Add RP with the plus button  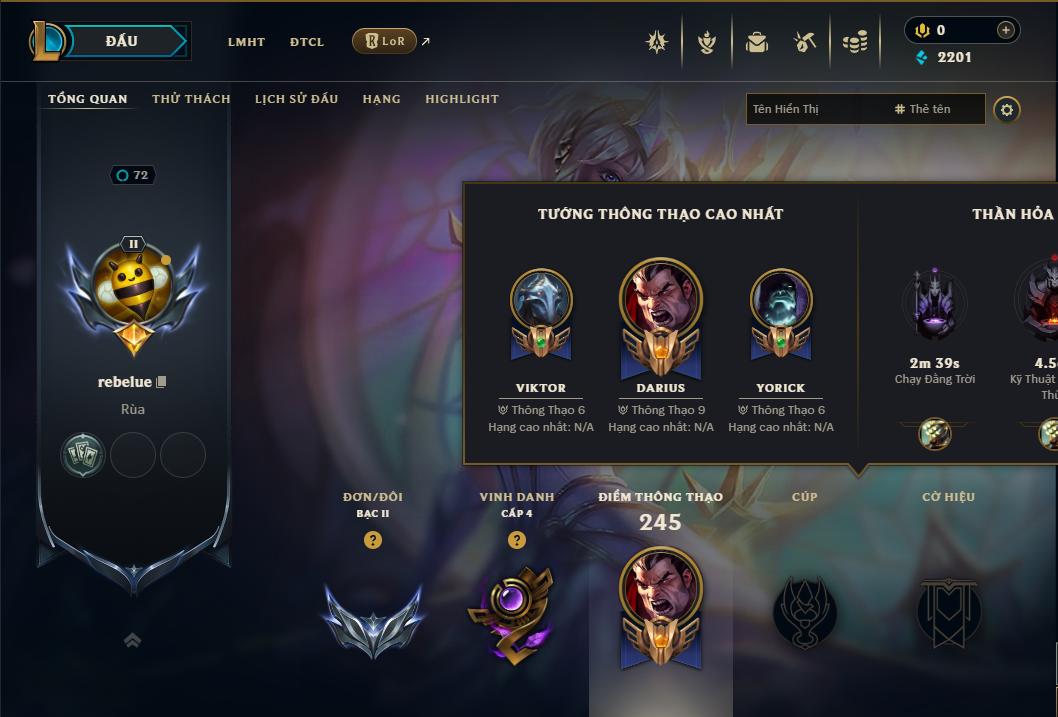point(1005,31)
